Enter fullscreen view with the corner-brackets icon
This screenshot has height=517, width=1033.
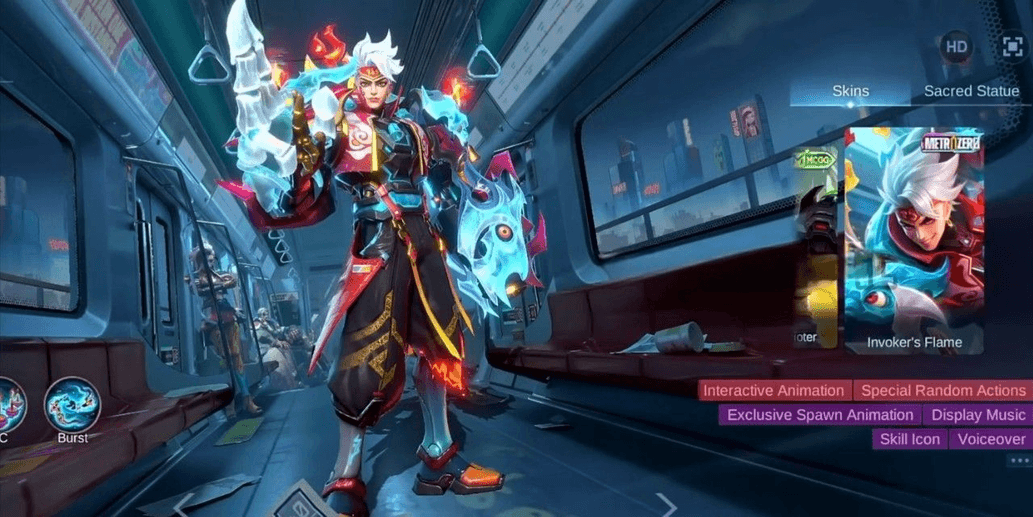click(x=1012, y=47)
